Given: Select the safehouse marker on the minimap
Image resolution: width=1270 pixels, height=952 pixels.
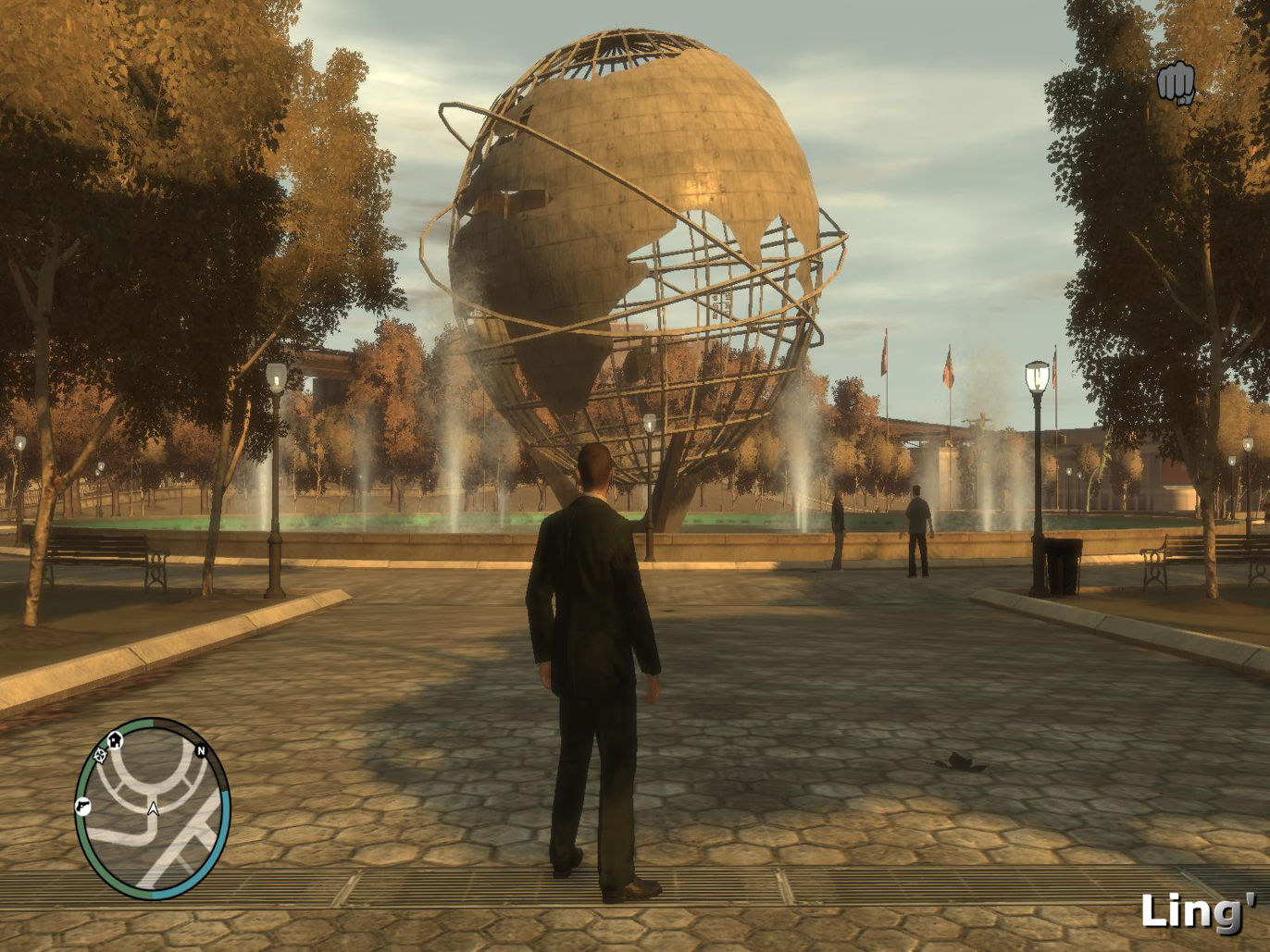Looking at the screenshot, I should click(x=115, y=739).
